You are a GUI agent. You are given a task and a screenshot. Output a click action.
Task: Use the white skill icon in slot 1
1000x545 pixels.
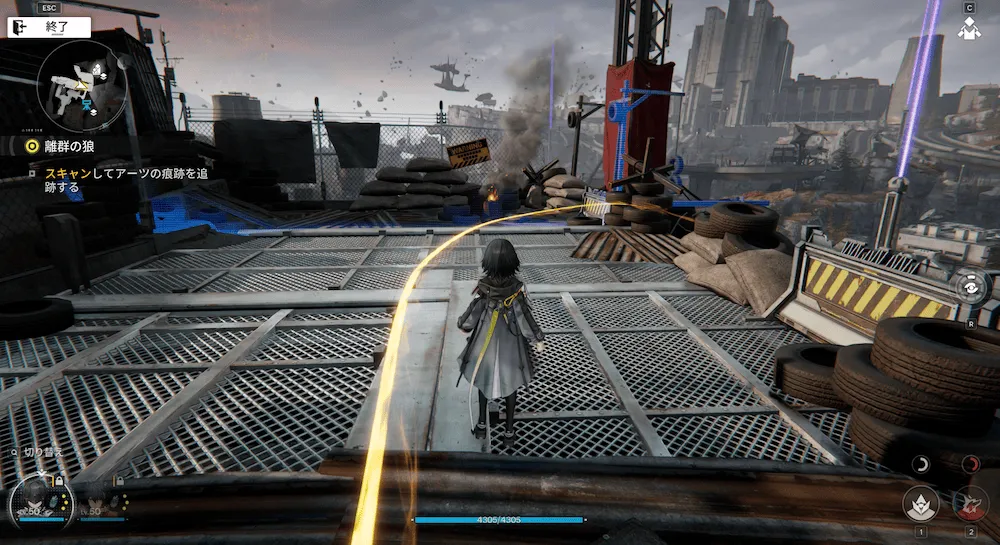point(920,504)
